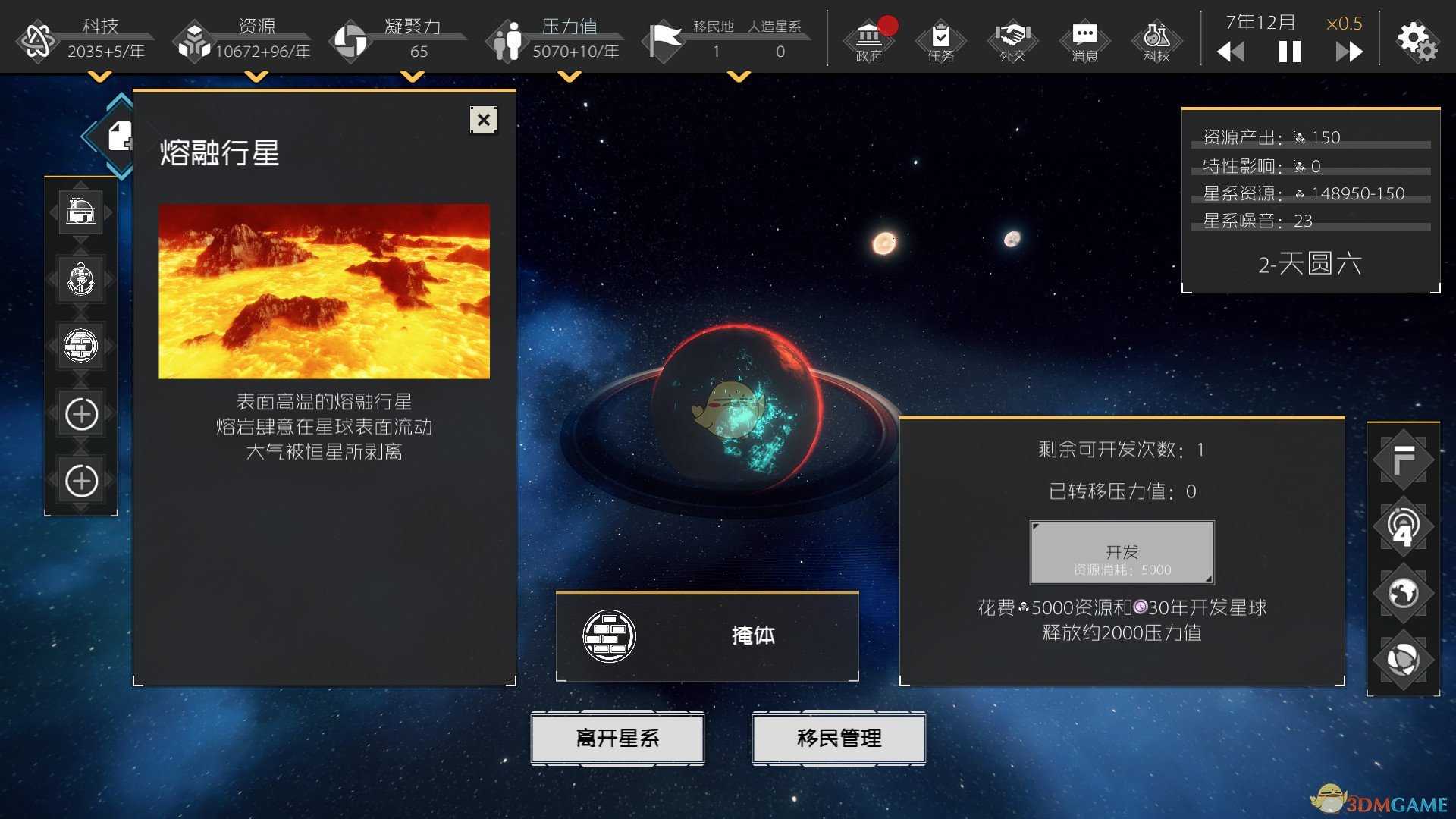Select the circular brick-wall icon in left sidebar
Screen dimensions: 1456x819
80,346
